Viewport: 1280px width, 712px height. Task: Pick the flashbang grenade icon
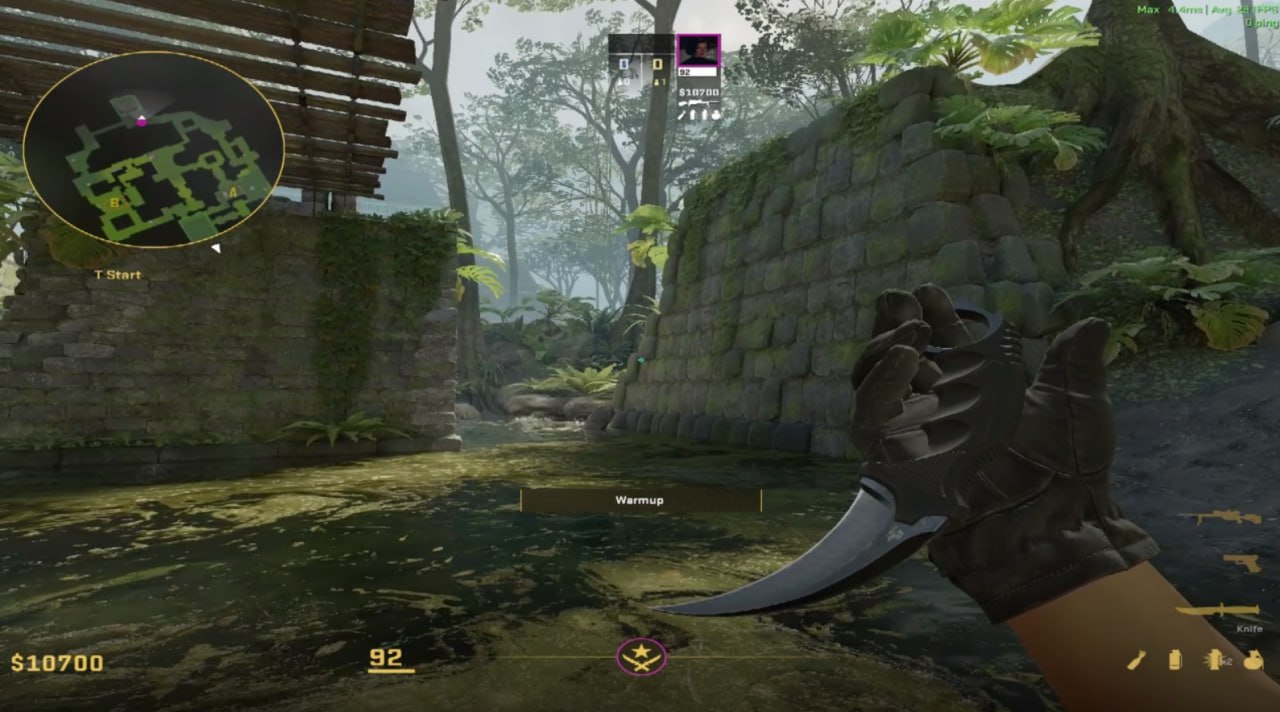click(1215, 659)
